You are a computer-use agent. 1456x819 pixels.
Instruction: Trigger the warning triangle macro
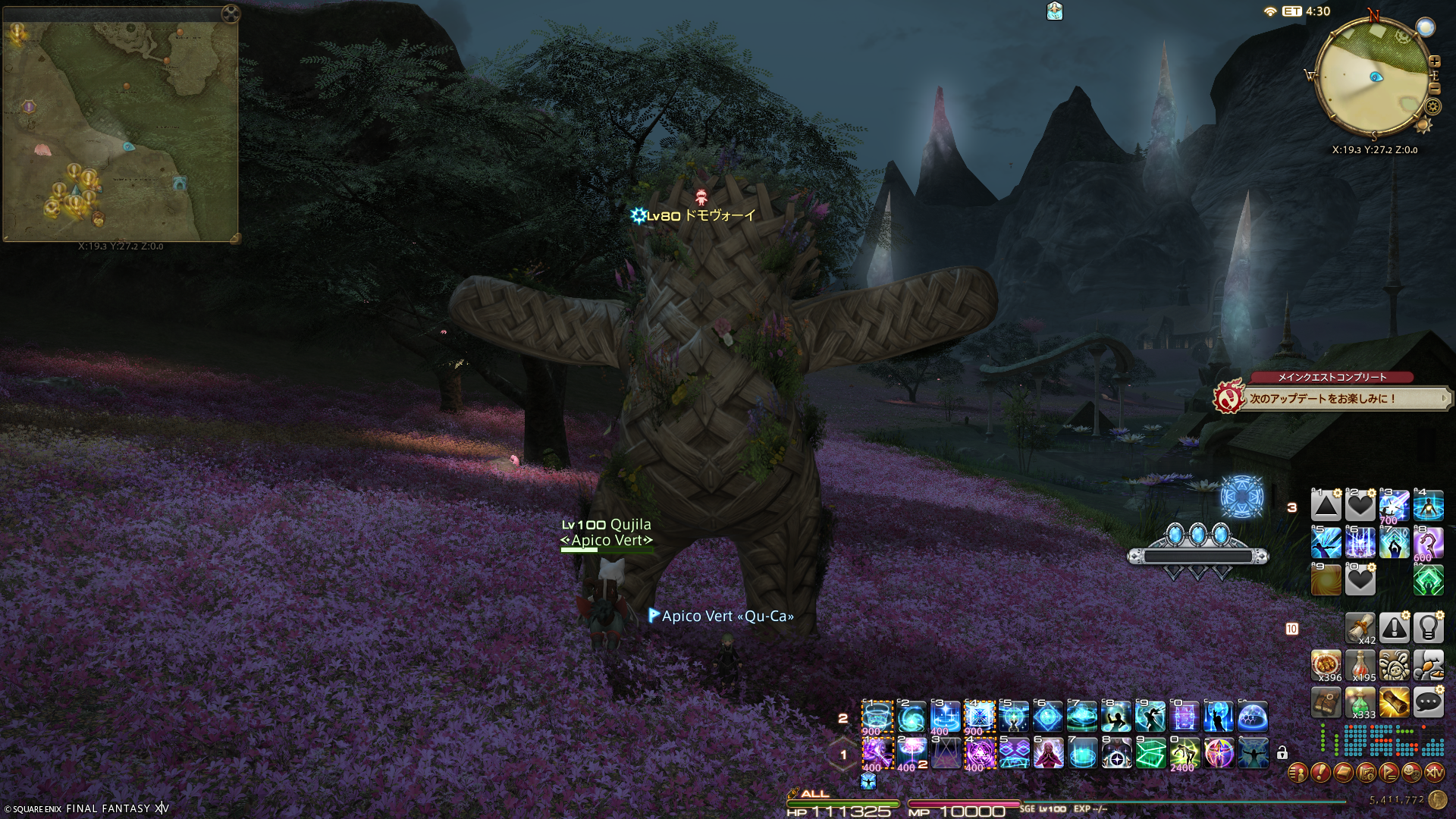tap(1394, 629)
